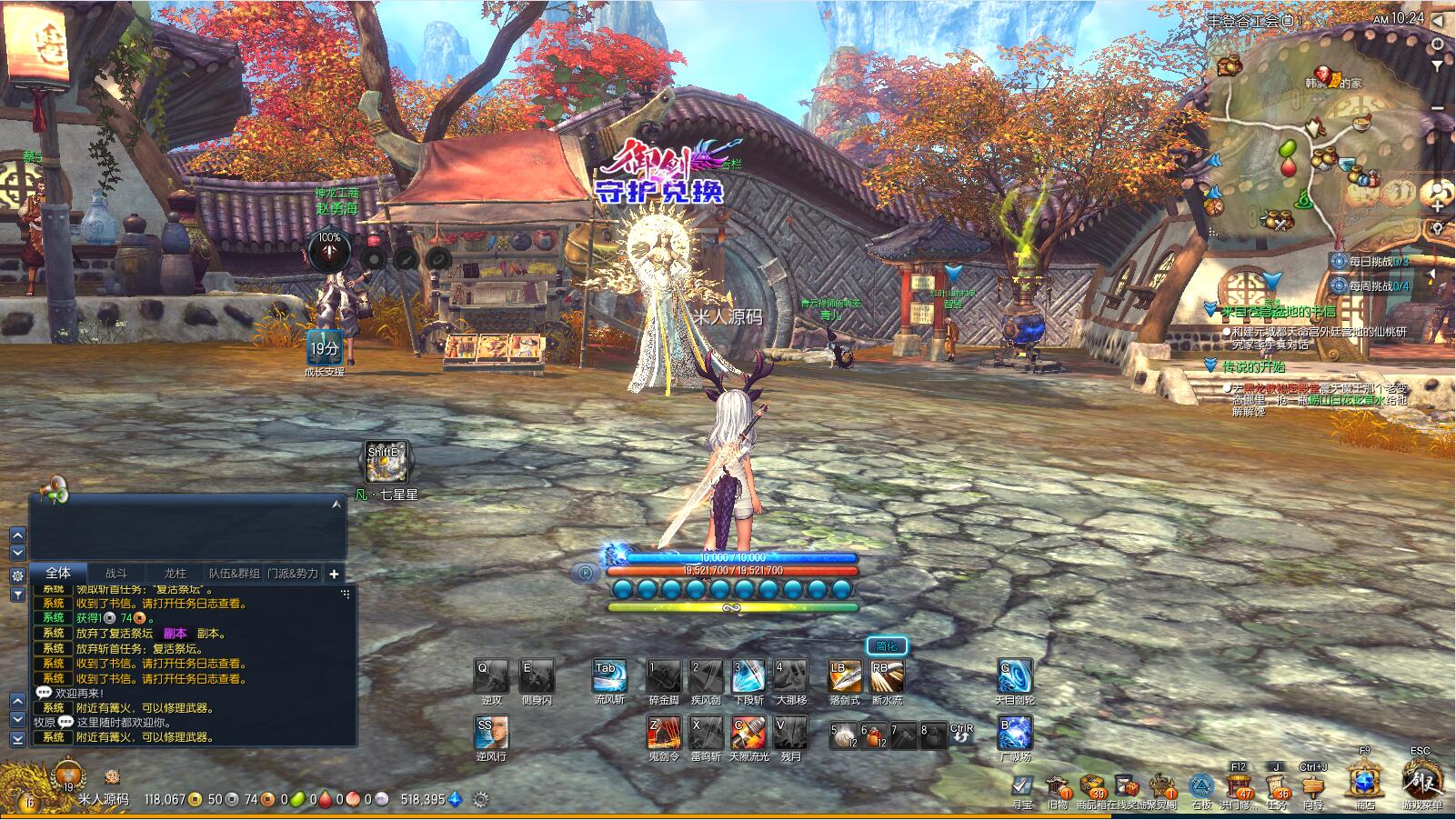Use the 逆风行 dash skill
Screen dimensions: 1456x820
pyautogui.click(x=491, y=733)
